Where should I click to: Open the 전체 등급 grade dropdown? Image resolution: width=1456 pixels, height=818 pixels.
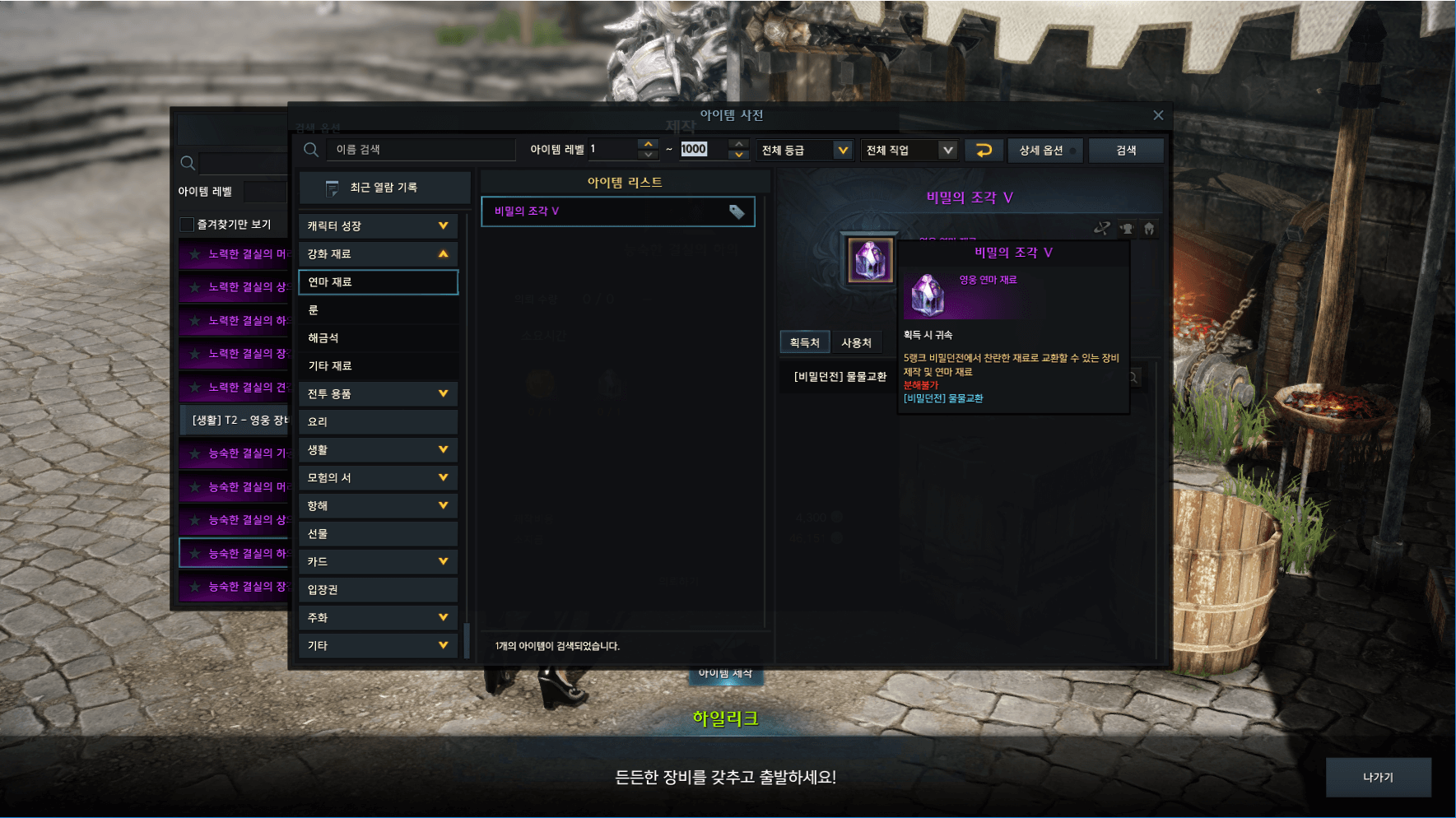coord(804,150)
